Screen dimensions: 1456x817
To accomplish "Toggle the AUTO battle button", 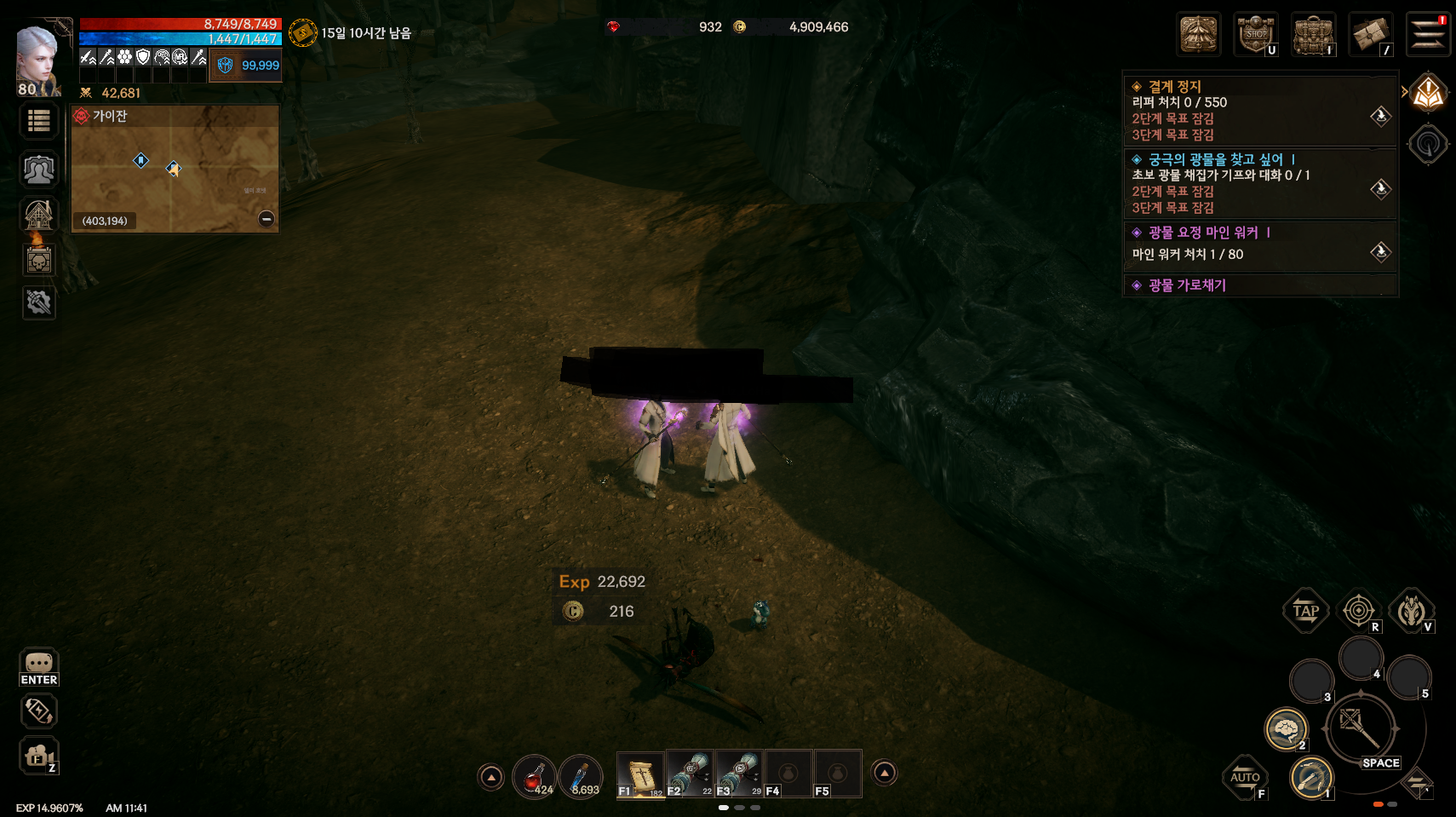I will click(x=1245, y=777).
